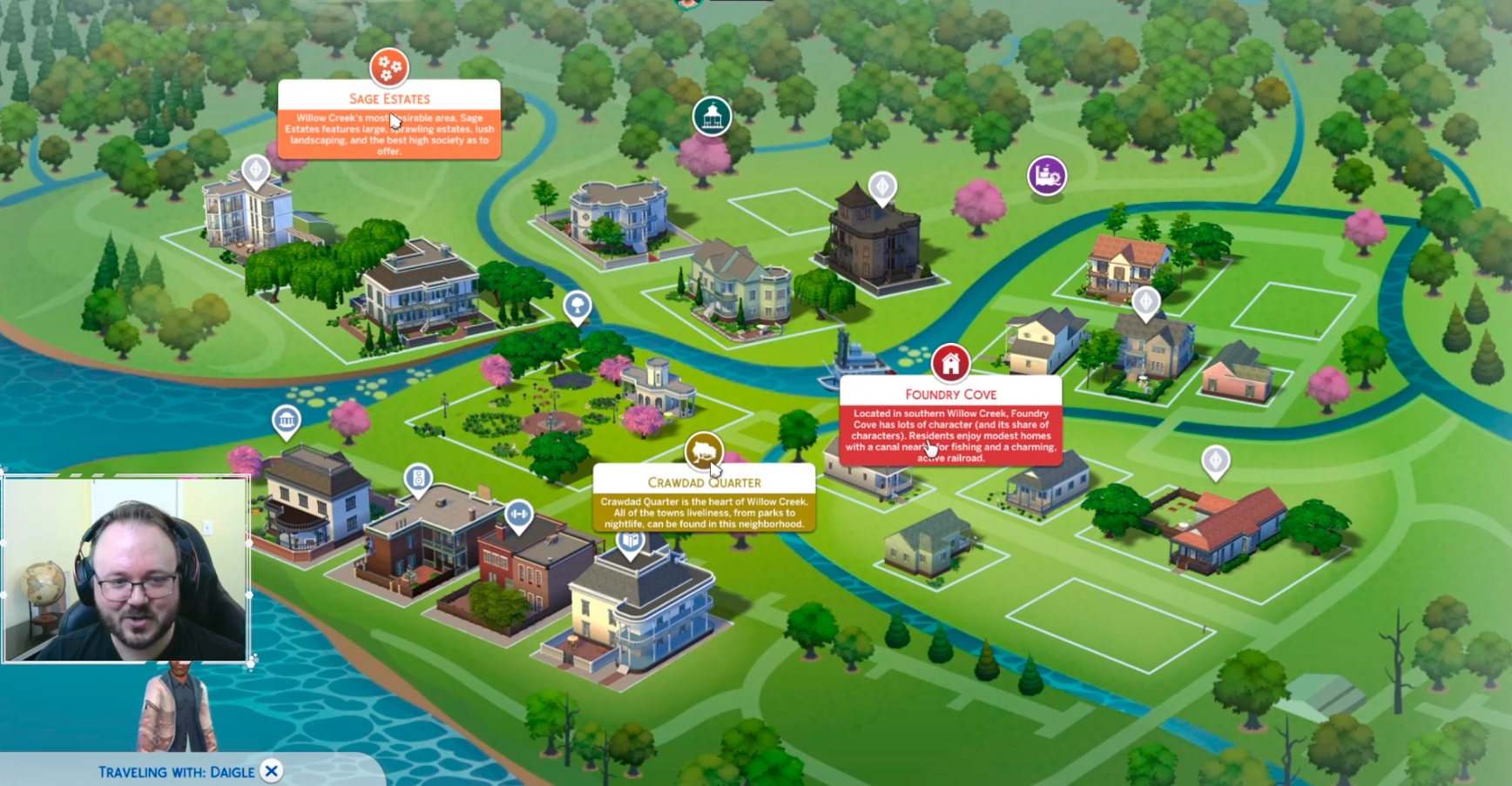
Task: Open the library lot pin with book
Action: coord(631,542)
